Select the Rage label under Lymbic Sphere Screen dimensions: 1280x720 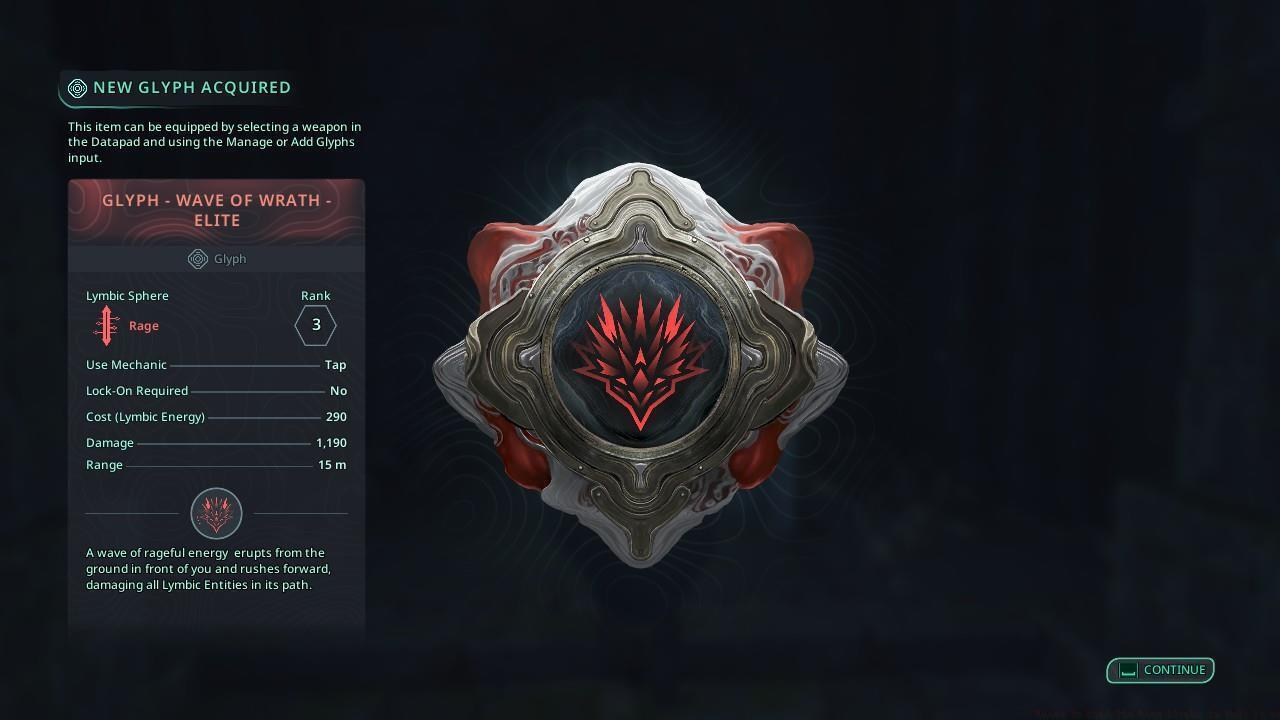click(143, 325)
